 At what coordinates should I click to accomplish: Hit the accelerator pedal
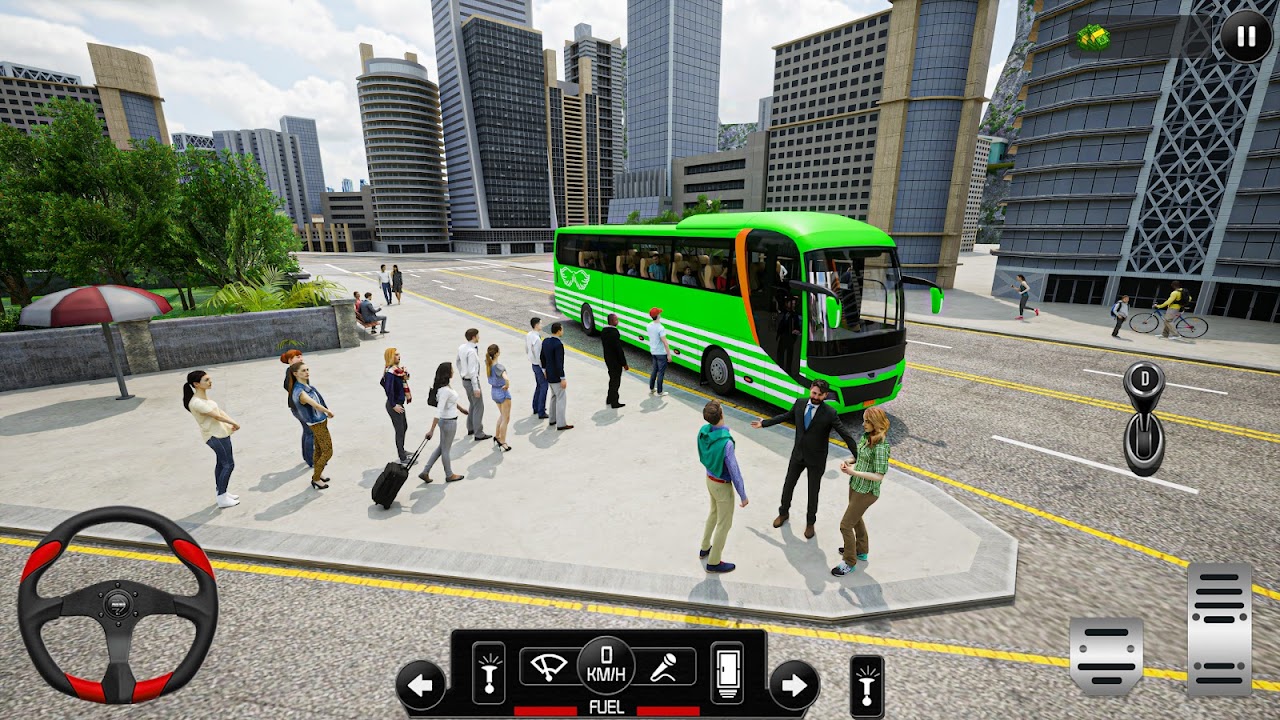click(x=1219, y=629)
